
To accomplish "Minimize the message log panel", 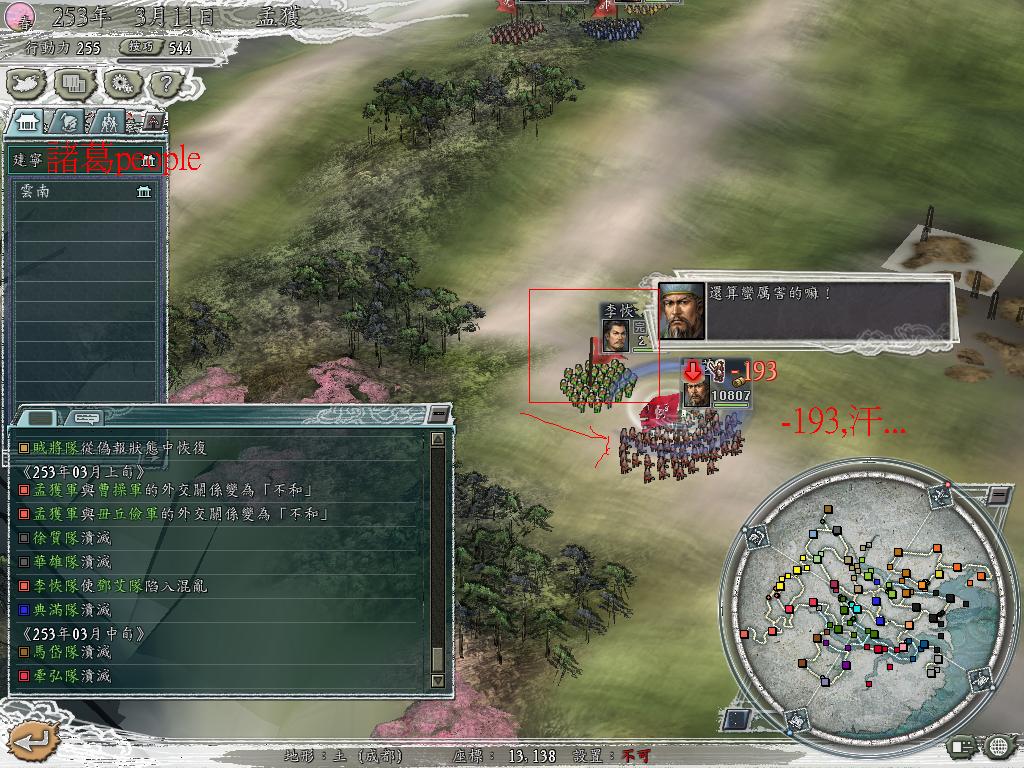I will [437, 414].
